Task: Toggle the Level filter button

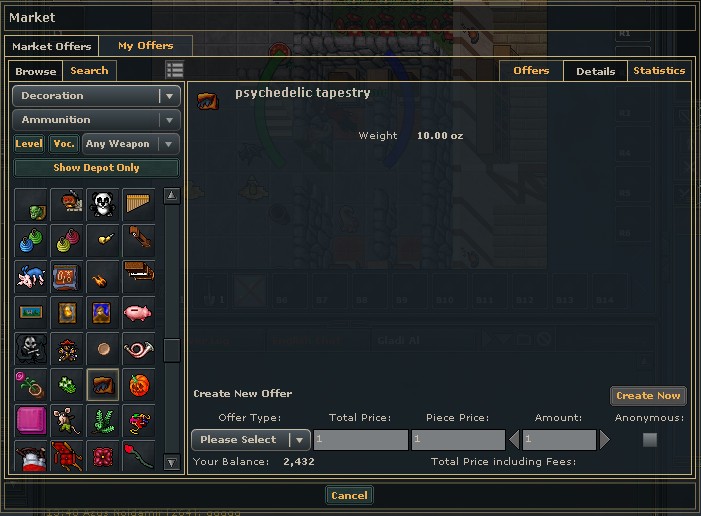Action: pos(29,144)
